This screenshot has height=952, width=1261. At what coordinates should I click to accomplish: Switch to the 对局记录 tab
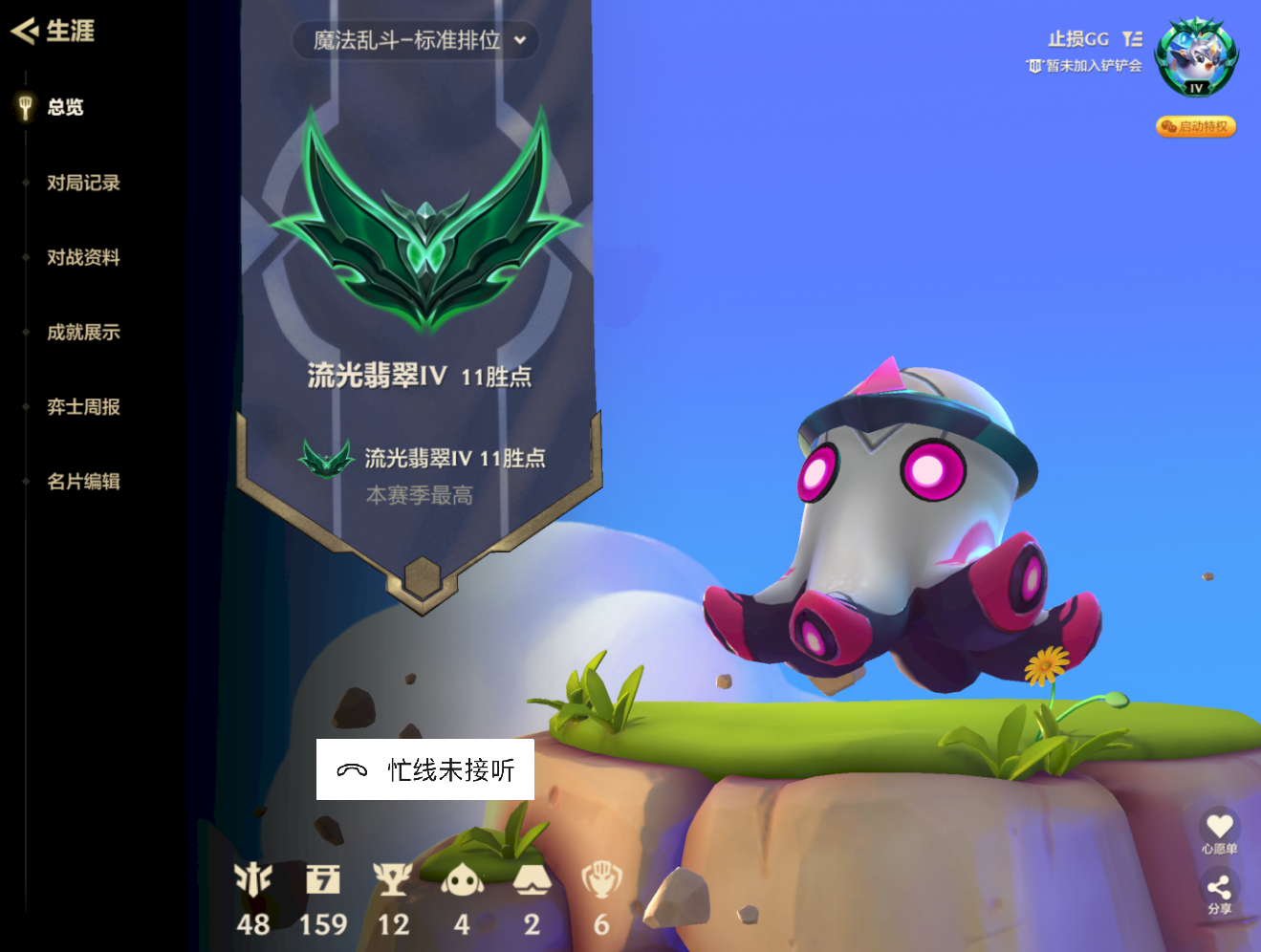pos(81,183)
